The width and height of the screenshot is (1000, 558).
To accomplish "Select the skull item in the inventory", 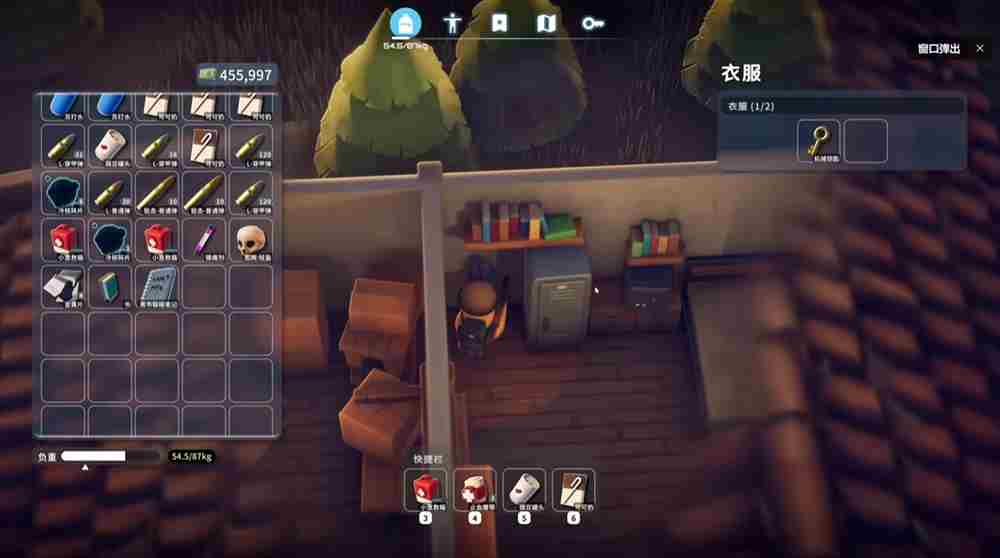I will tap(250, 239).
